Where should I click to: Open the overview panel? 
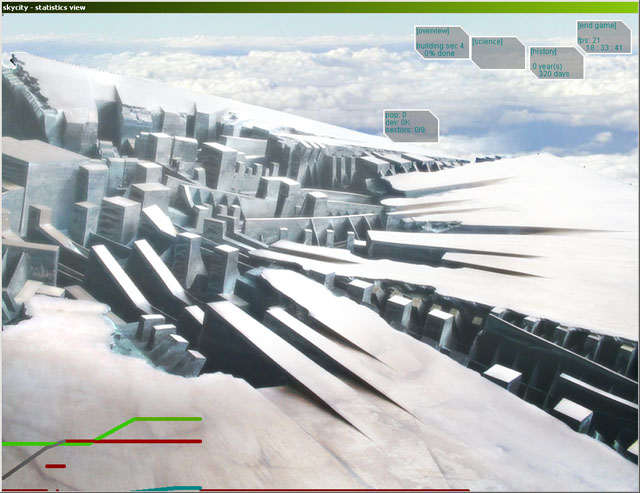434,32
